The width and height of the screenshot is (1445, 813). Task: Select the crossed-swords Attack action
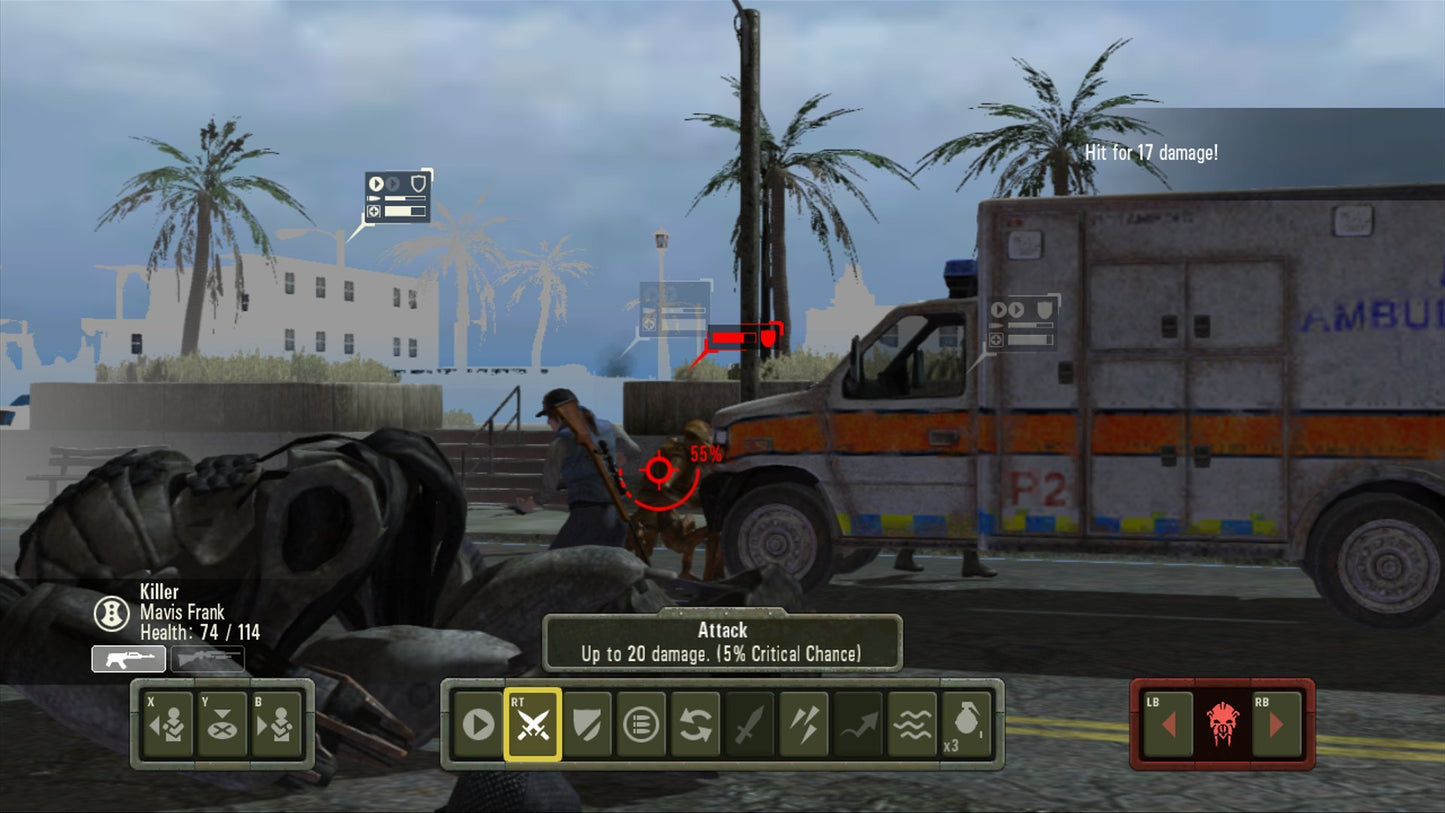tap(534, 725)
